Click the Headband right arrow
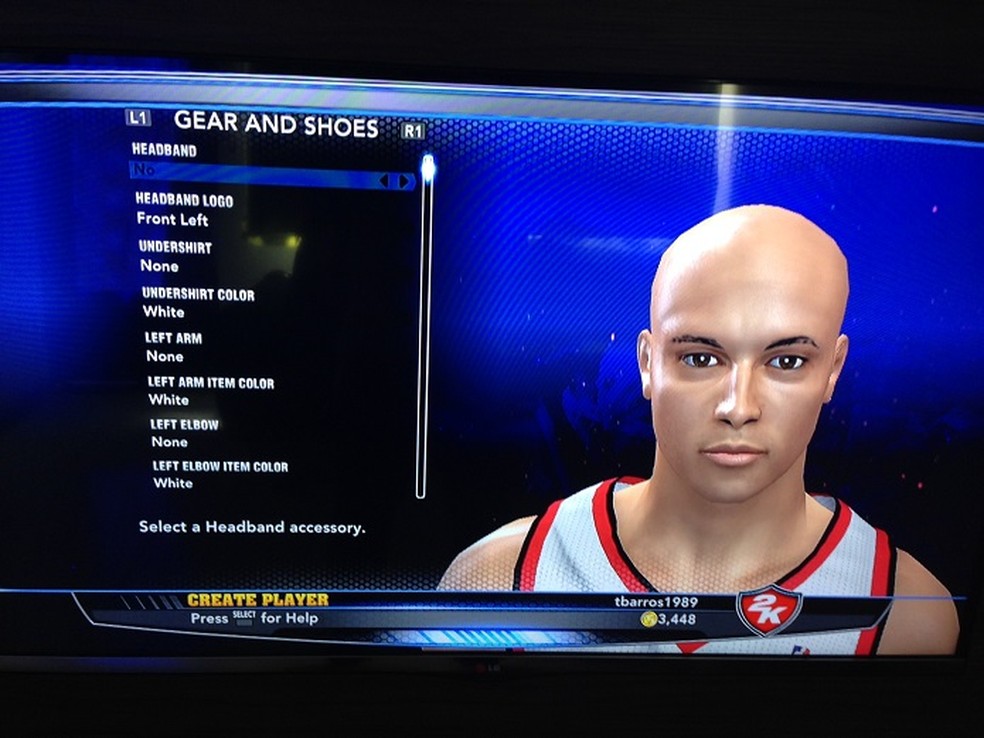984x738 pixels. 405,181
